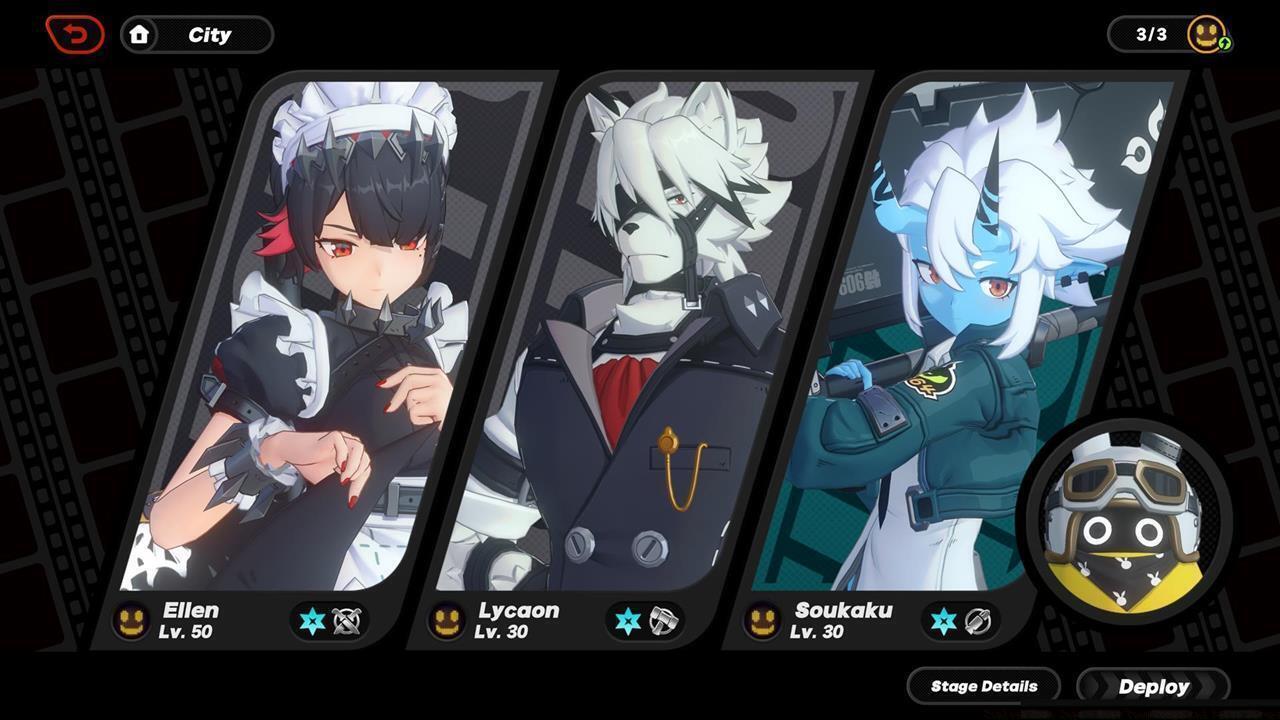
Task: Open Stage Details
Action: [983, 686]
